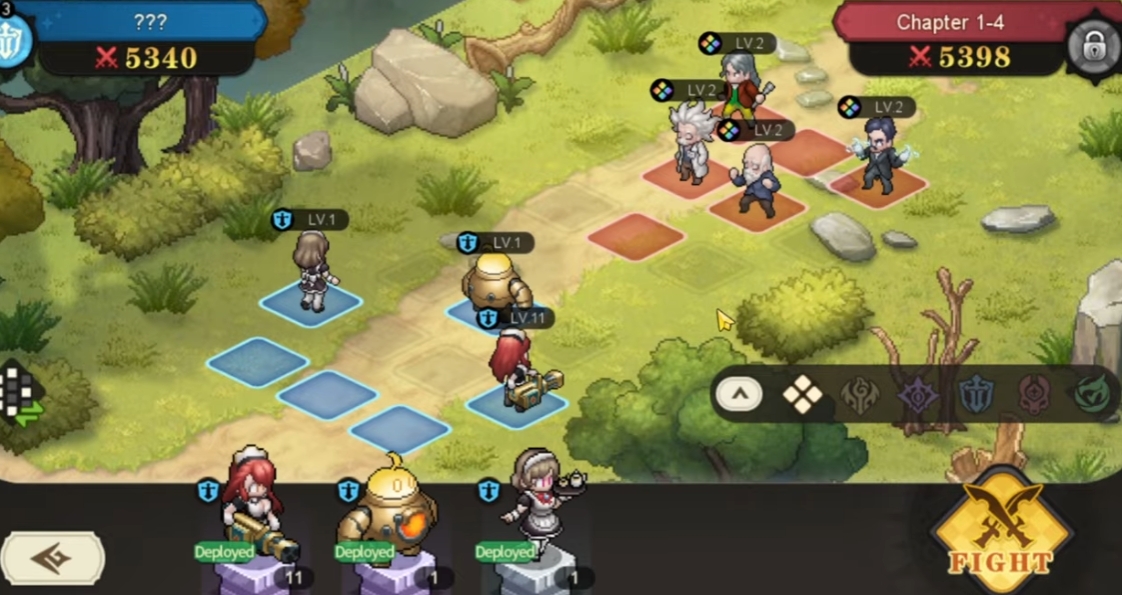The height and width of the screenshot is (595, 1122).
Task: Open the formation swap grid icon
Action: click(x=21, y=394)
